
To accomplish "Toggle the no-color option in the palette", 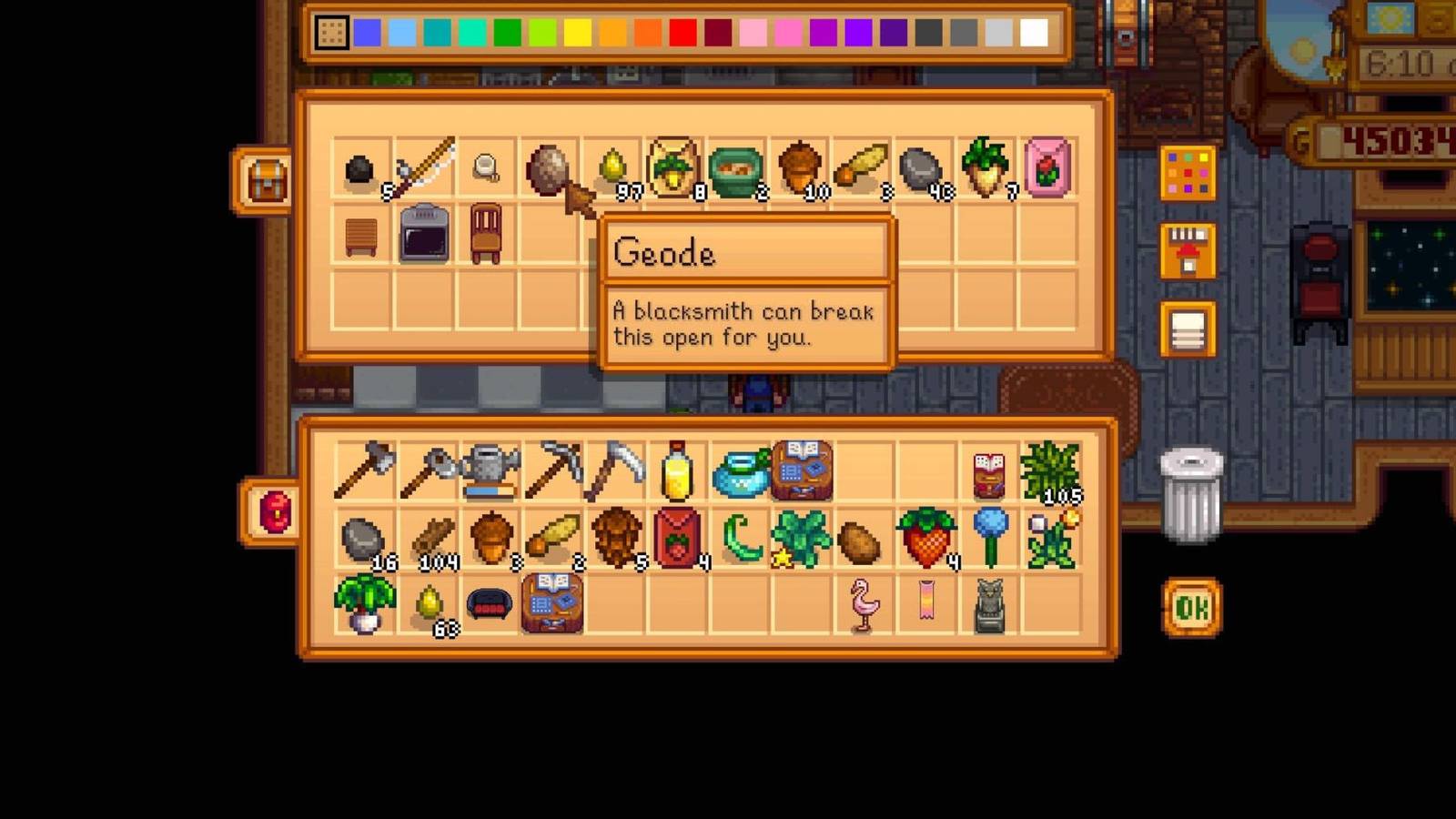I will [x=332, y=33].
